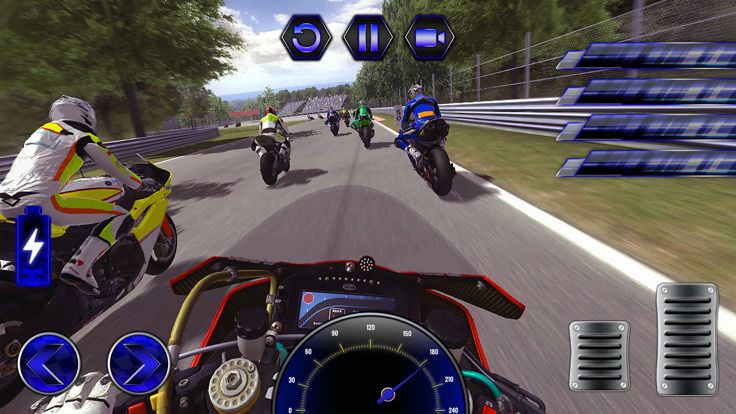
Task: Steer left with the blue left arrow
Action: point(48,362)
